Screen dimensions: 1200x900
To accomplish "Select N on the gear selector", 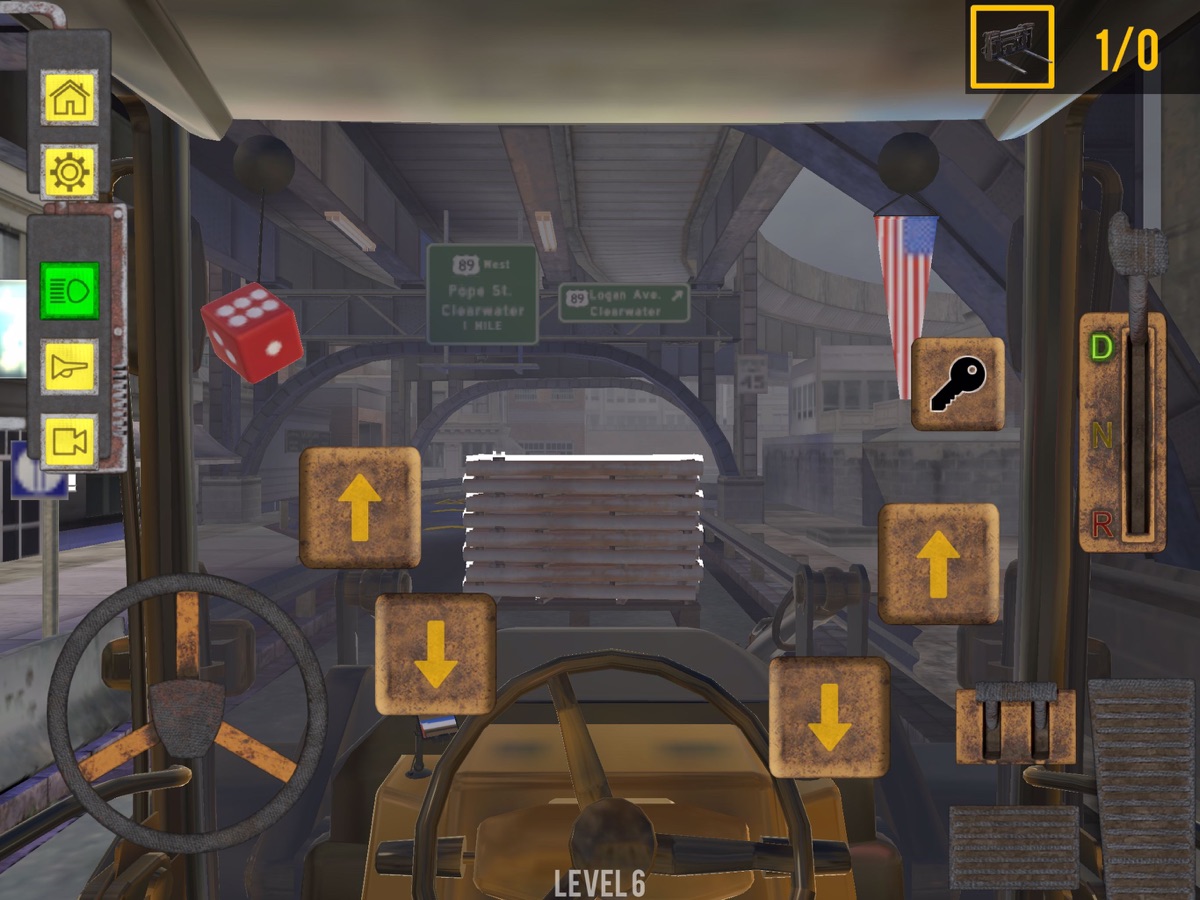I will [1101, 435].
